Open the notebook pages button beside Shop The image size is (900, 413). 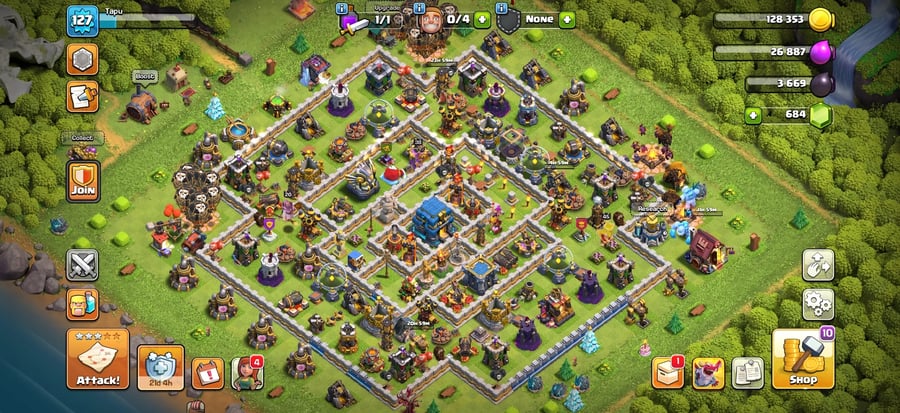tap(746, 372)
